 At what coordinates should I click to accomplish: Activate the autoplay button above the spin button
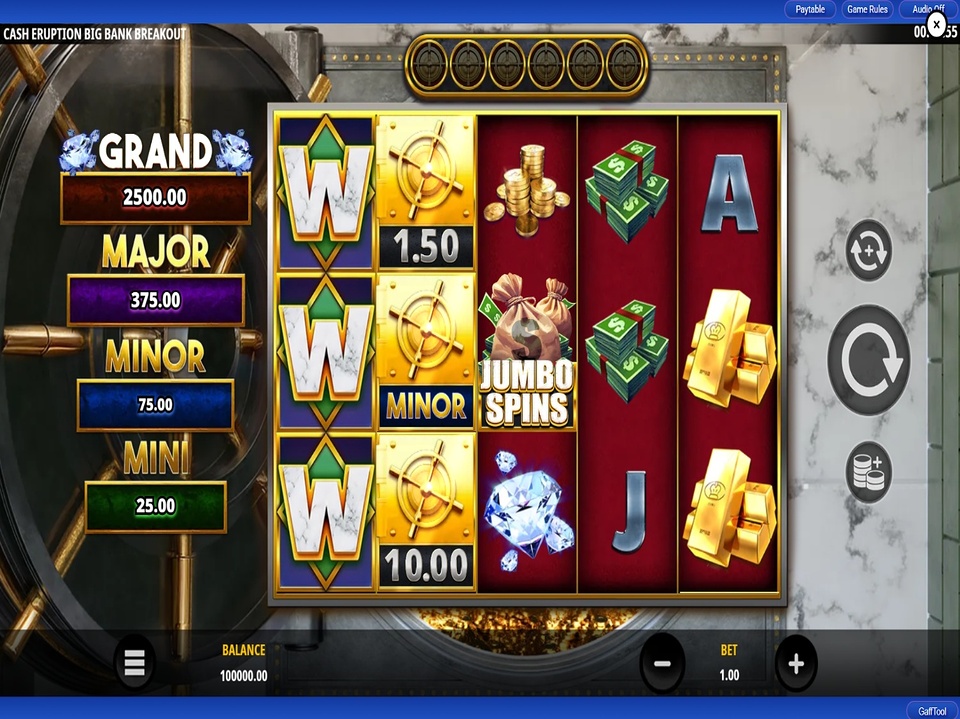[x=868, y=250]
